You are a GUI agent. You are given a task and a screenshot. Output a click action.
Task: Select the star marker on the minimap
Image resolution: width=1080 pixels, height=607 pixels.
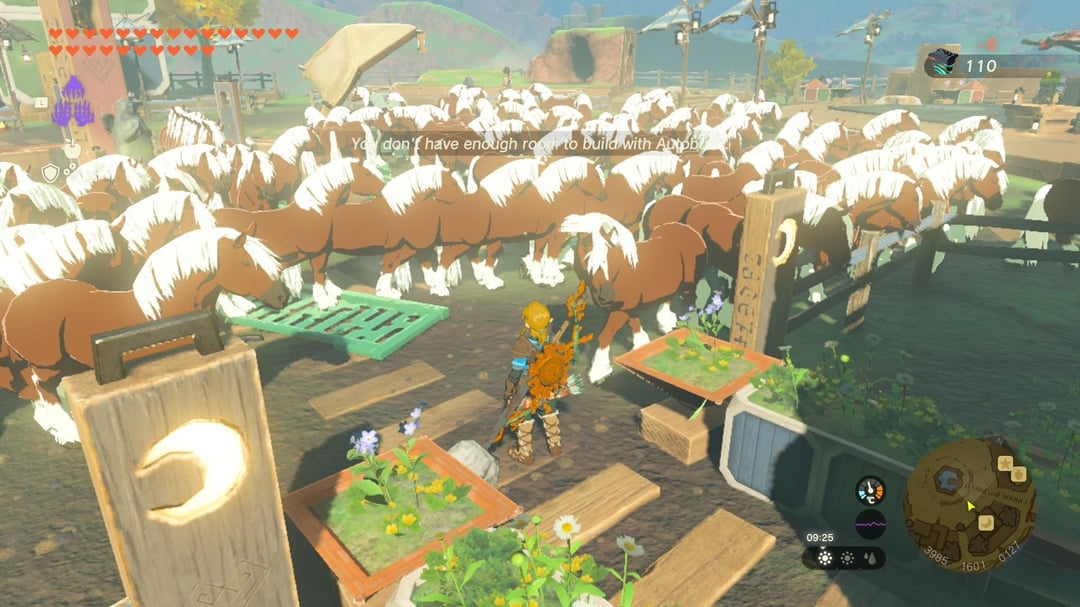tap(1005, 462)
